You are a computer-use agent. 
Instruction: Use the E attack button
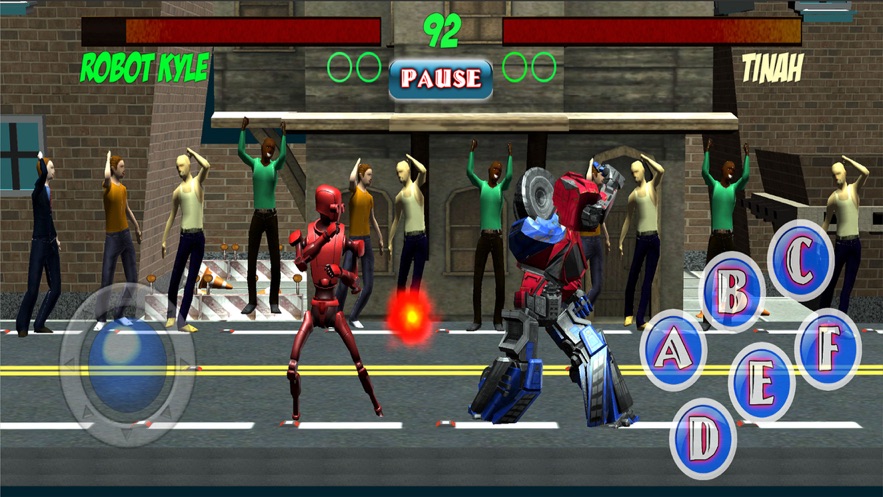coord(761,382)
